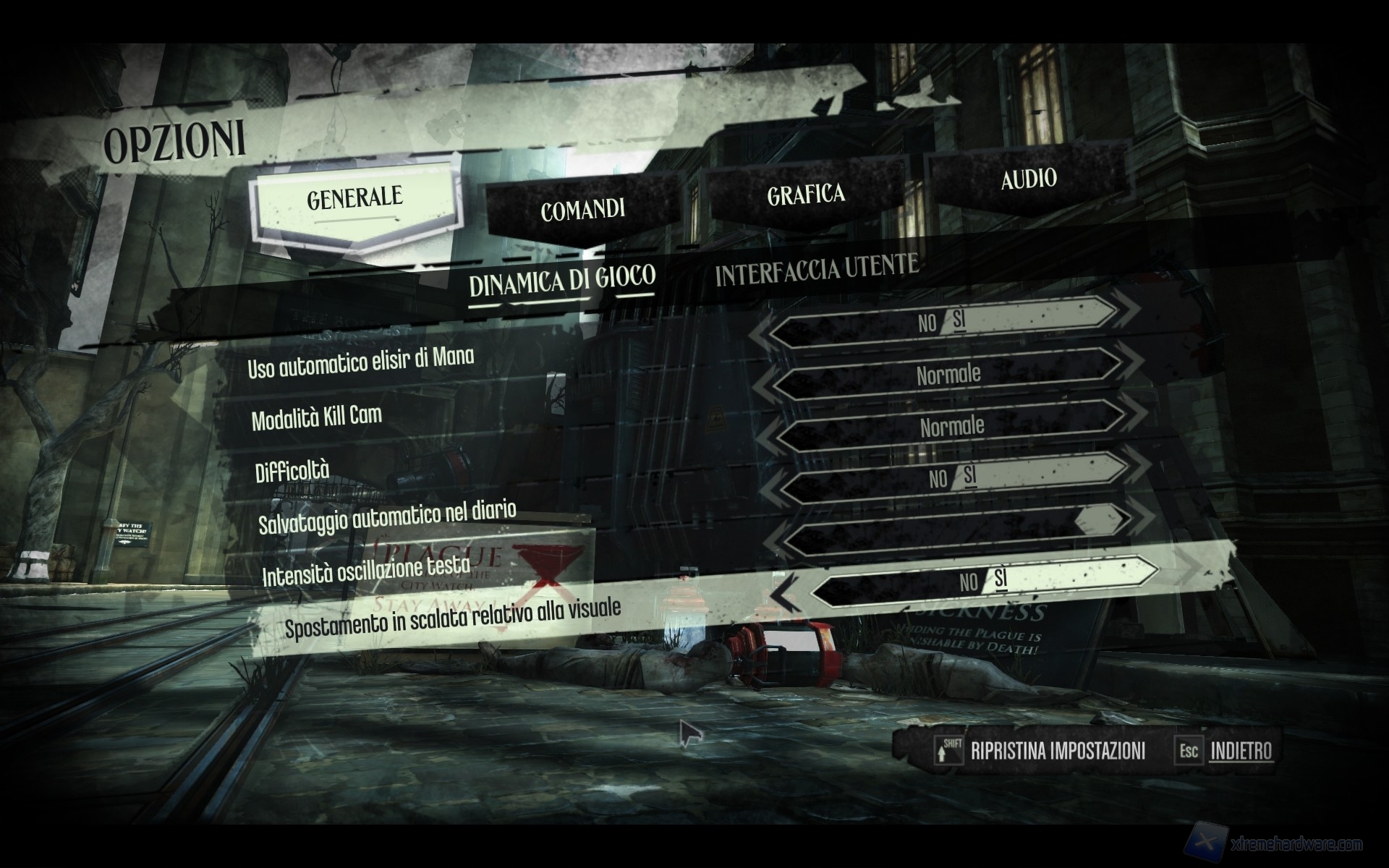Click Ripristina Impostazioni to reset settings

coord(1057,751)
